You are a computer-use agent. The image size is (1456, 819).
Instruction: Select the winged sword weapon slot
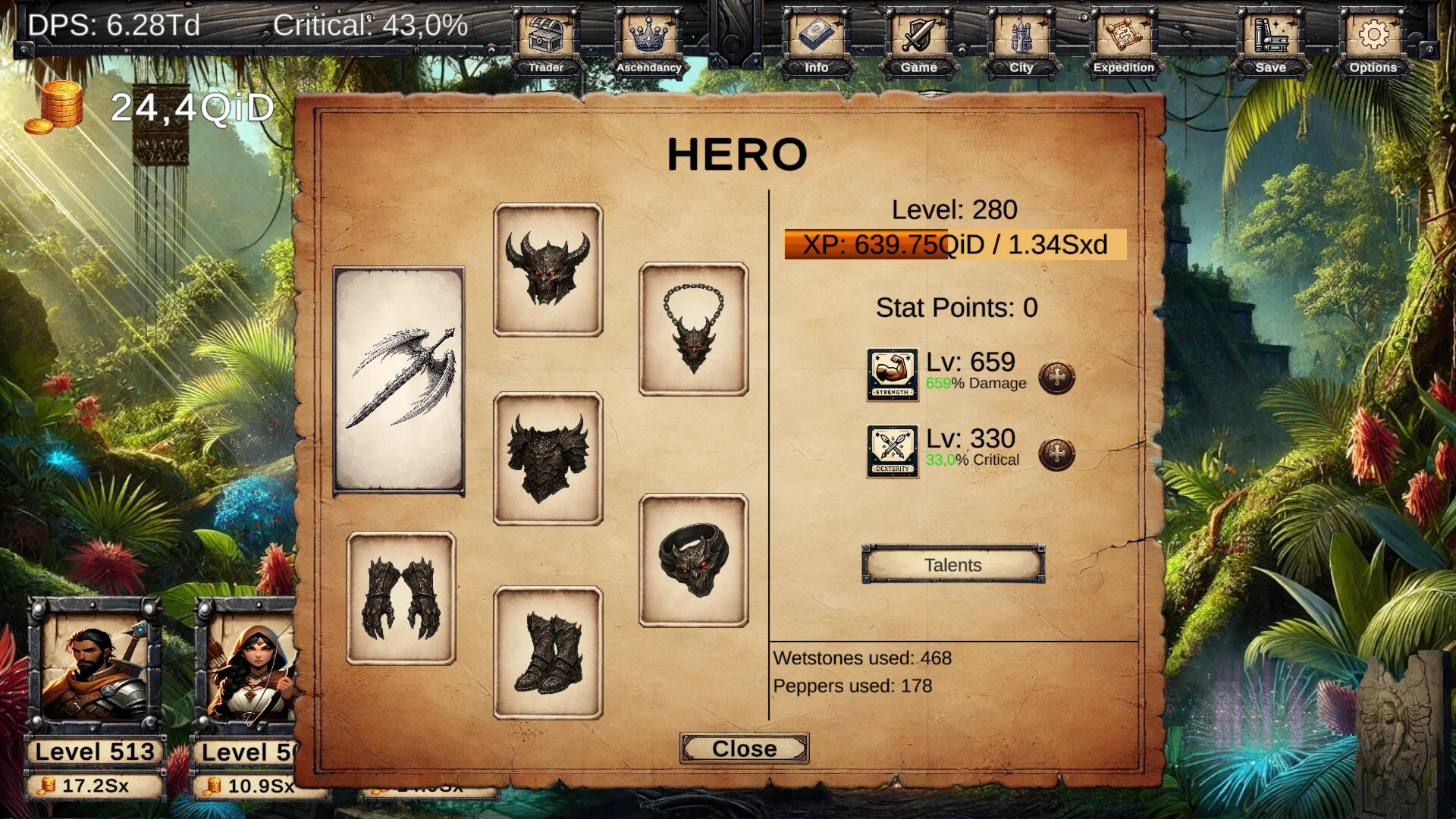[x=399, y=381]
